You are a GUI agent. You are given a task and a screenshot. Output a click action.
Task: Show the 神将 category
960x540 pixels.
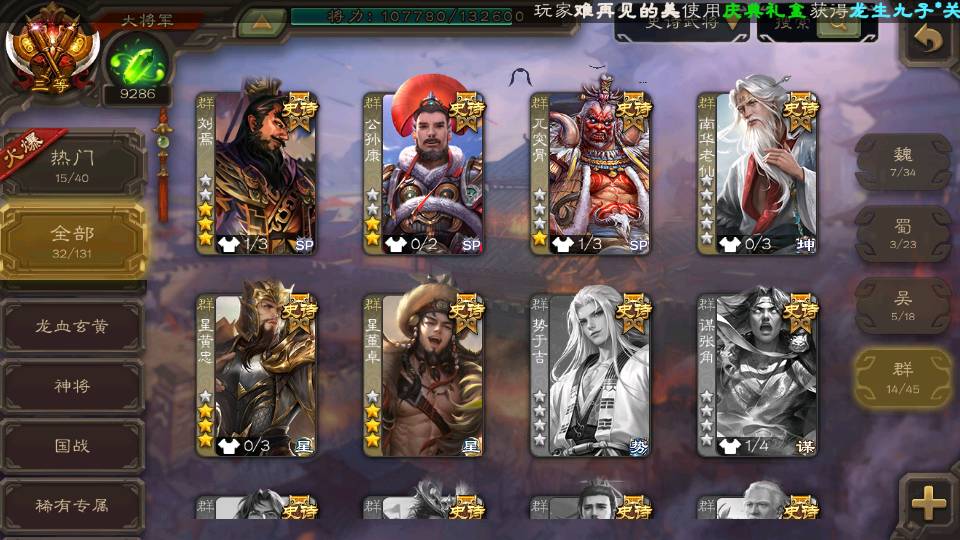point(72,386)
